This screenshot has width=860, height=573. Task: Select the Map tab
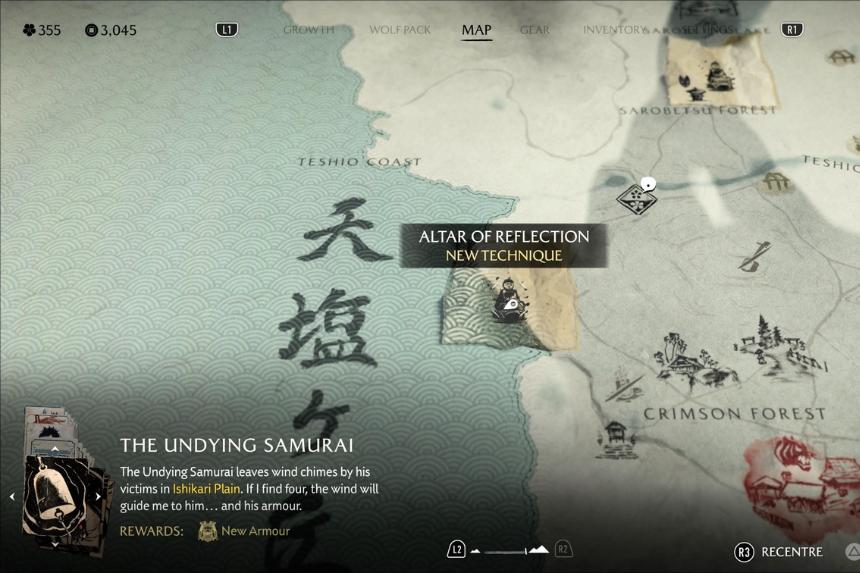click(x=476, y=30)
